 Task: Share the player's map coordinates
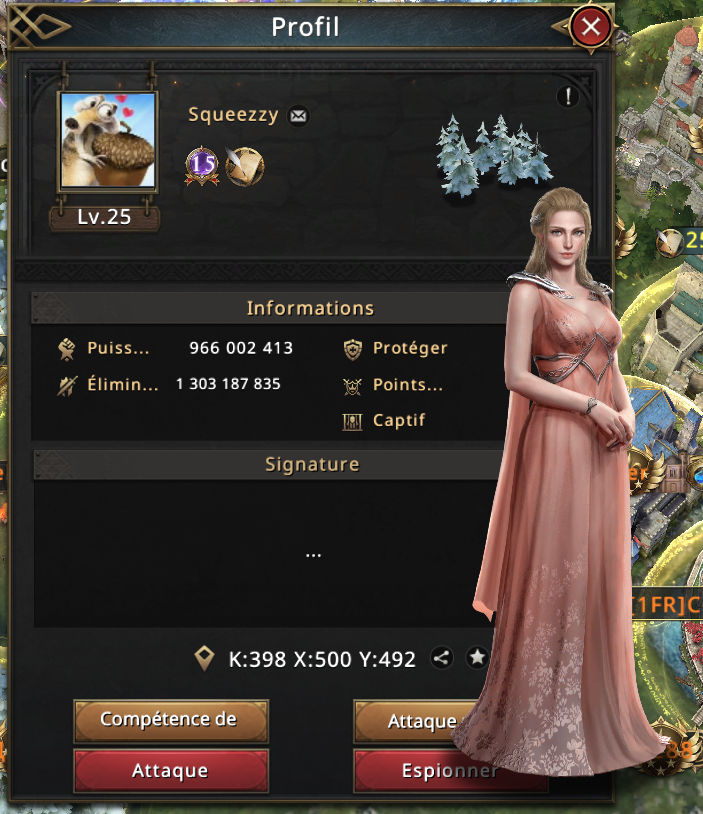click(442, 658)
